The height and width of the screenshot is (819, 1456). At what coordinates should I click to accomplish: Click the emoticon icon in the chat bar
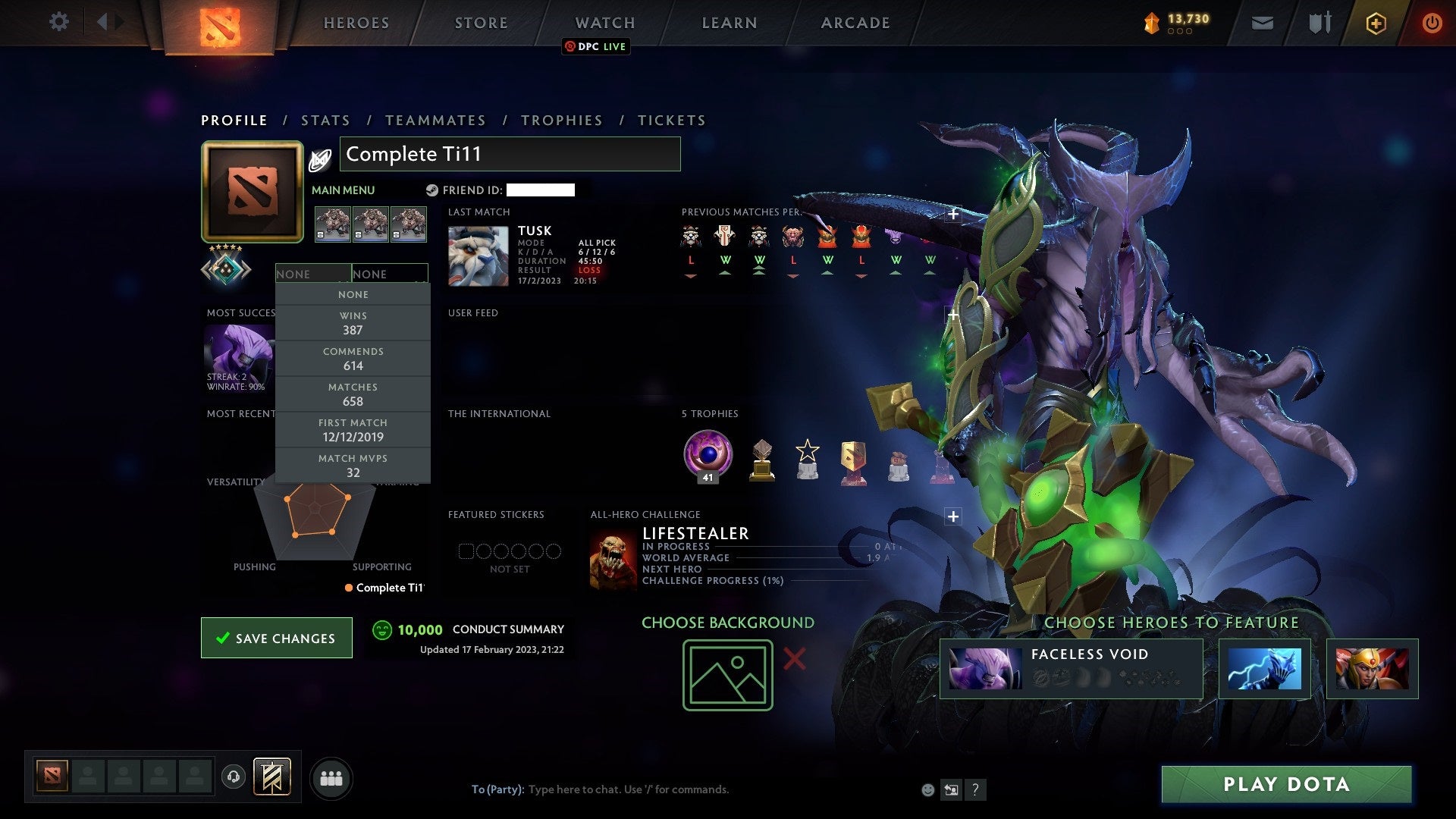click(927, 789)
